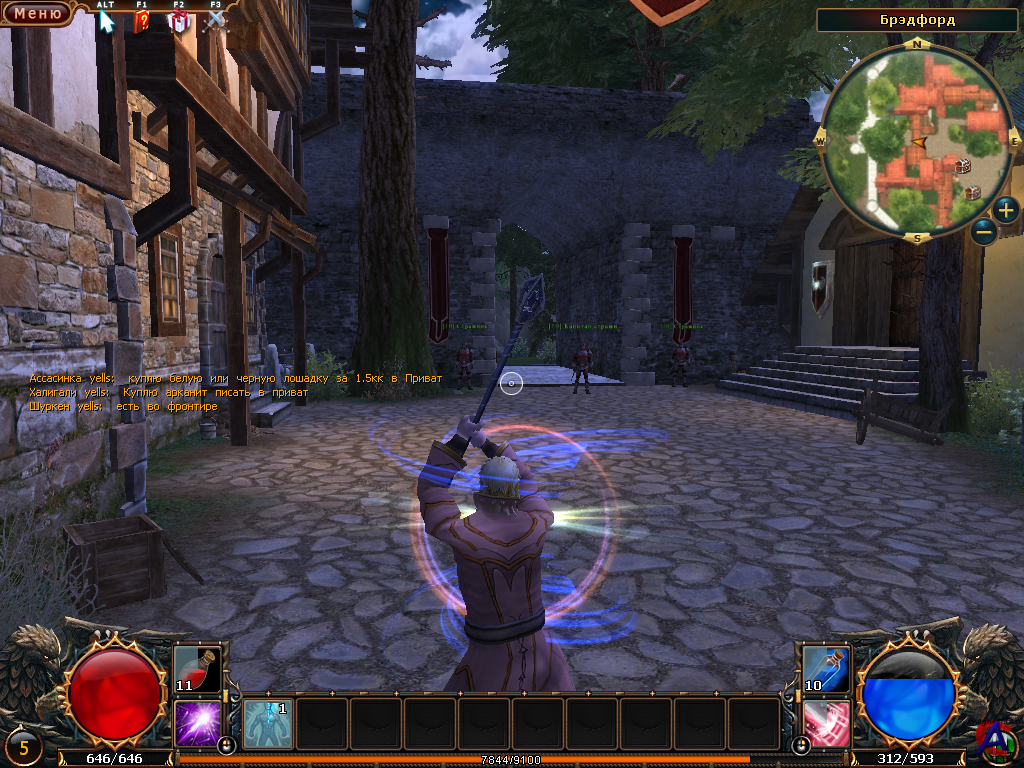Zoom in the minimap with plus button

pos(1006,209)
